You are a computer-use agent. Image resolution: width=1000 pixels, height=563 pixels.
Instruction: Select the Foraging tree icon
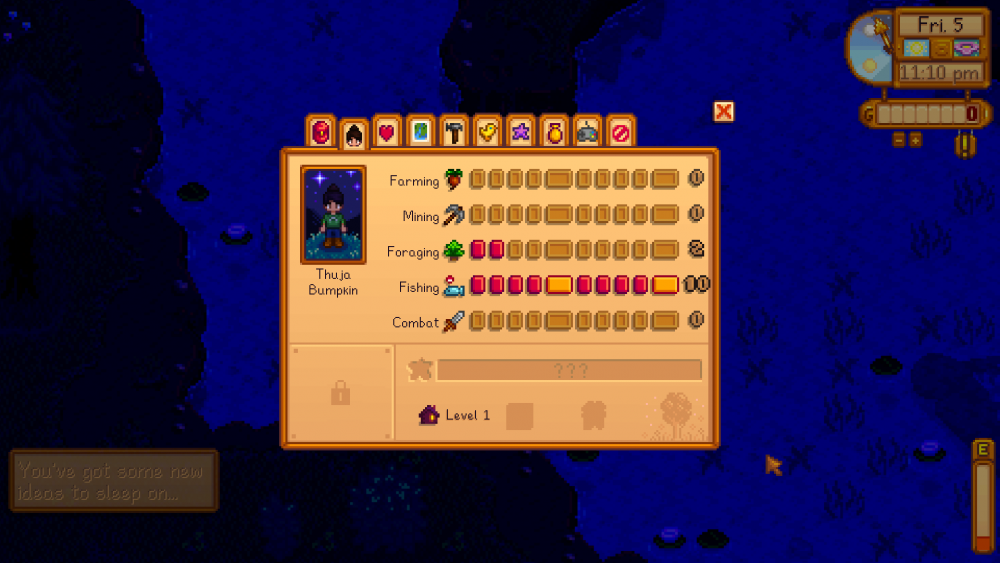(454, 251)
